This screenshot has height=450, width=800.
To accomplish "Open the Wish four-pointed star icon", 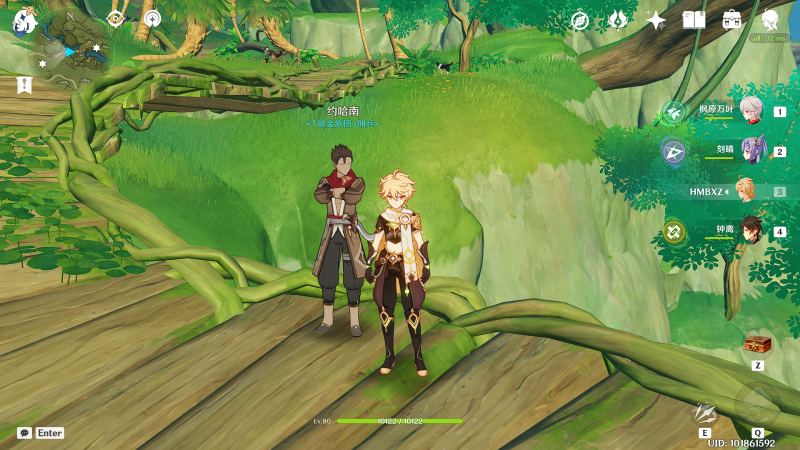I will [x=656, y=20].
